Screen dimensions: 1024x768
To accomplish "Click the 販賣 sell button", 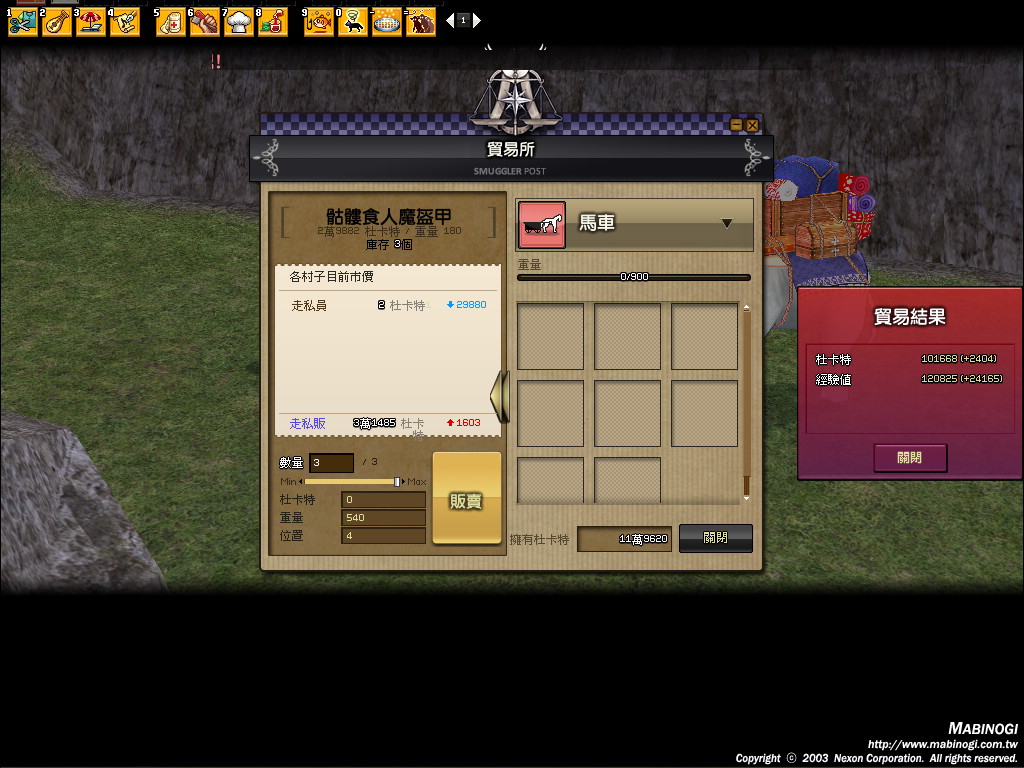I will pos(466,499).
